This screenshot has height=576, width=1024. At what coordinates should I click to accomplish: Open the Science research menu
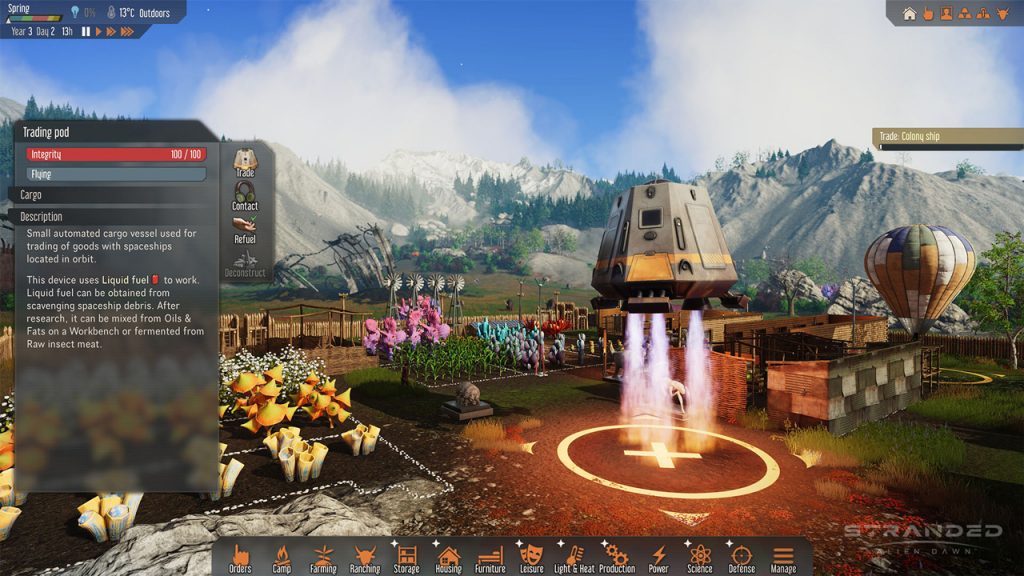pyautogui.click(x=700, y=557)
